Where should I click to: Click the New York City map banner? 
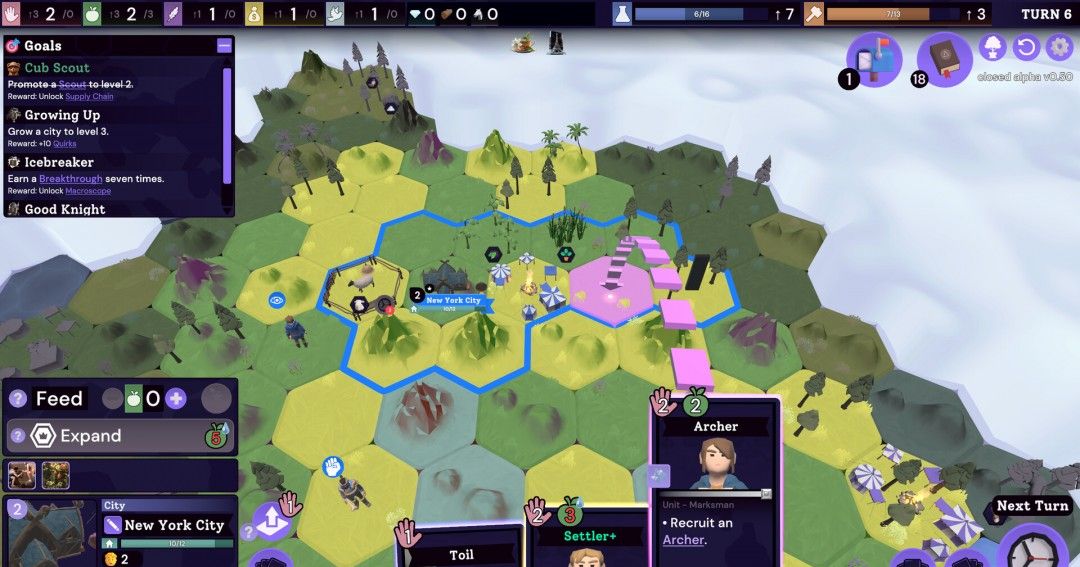(x=453, y=300)
